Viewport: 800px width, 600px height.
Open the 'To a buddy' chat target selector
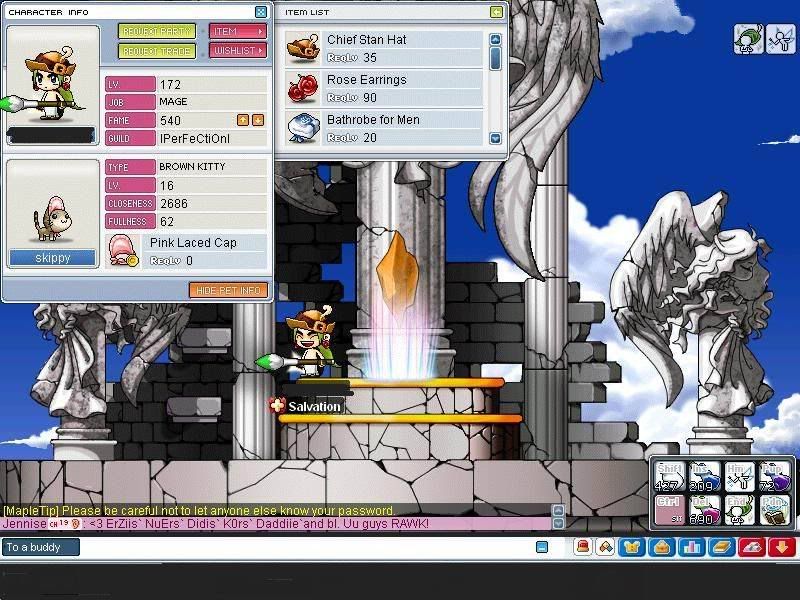(40, 547)
